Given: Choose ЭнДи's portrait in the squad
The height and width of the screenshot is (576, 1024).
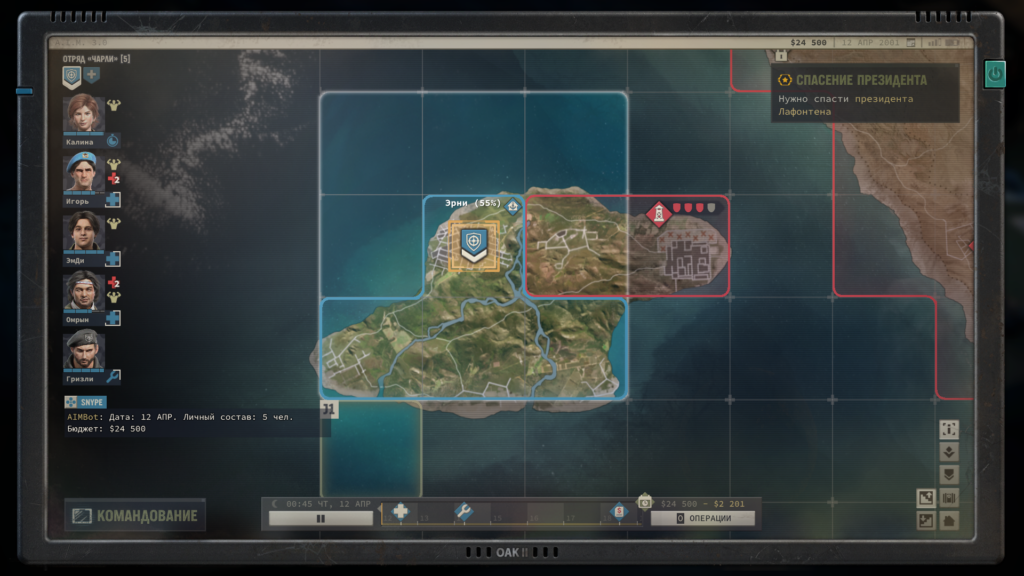Looking at the screenshot, I should 84,232.
